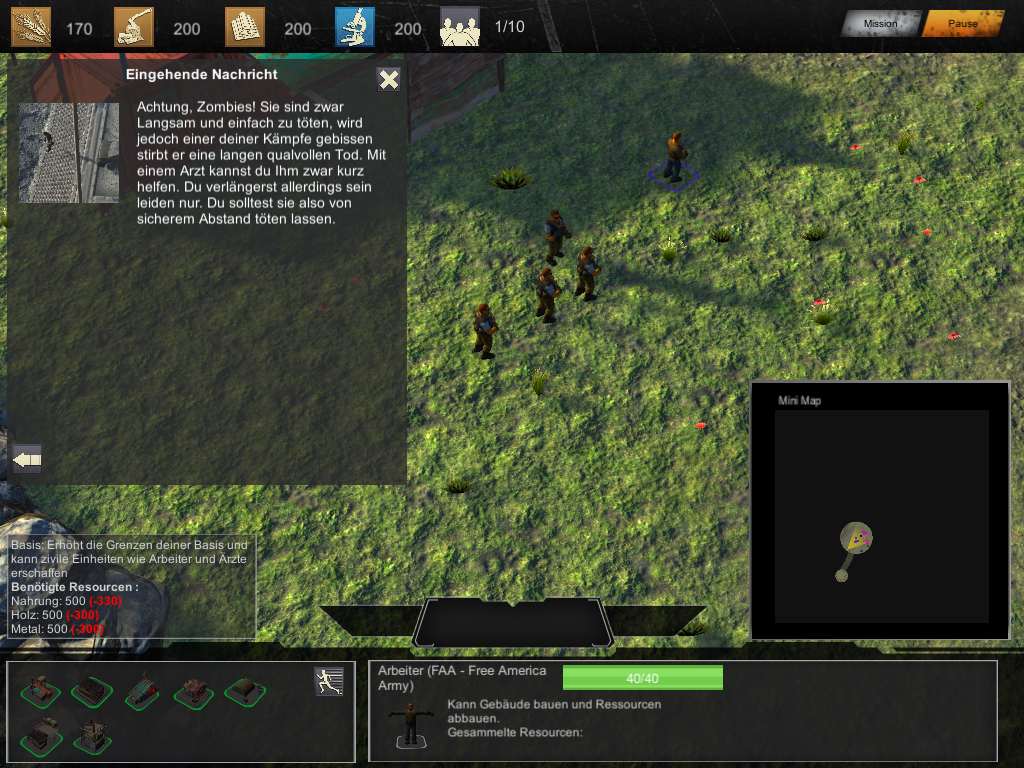This screenshot has height=768, width=1024.
Task: Click the axe and stump wood icon
Action: (134, 27)
